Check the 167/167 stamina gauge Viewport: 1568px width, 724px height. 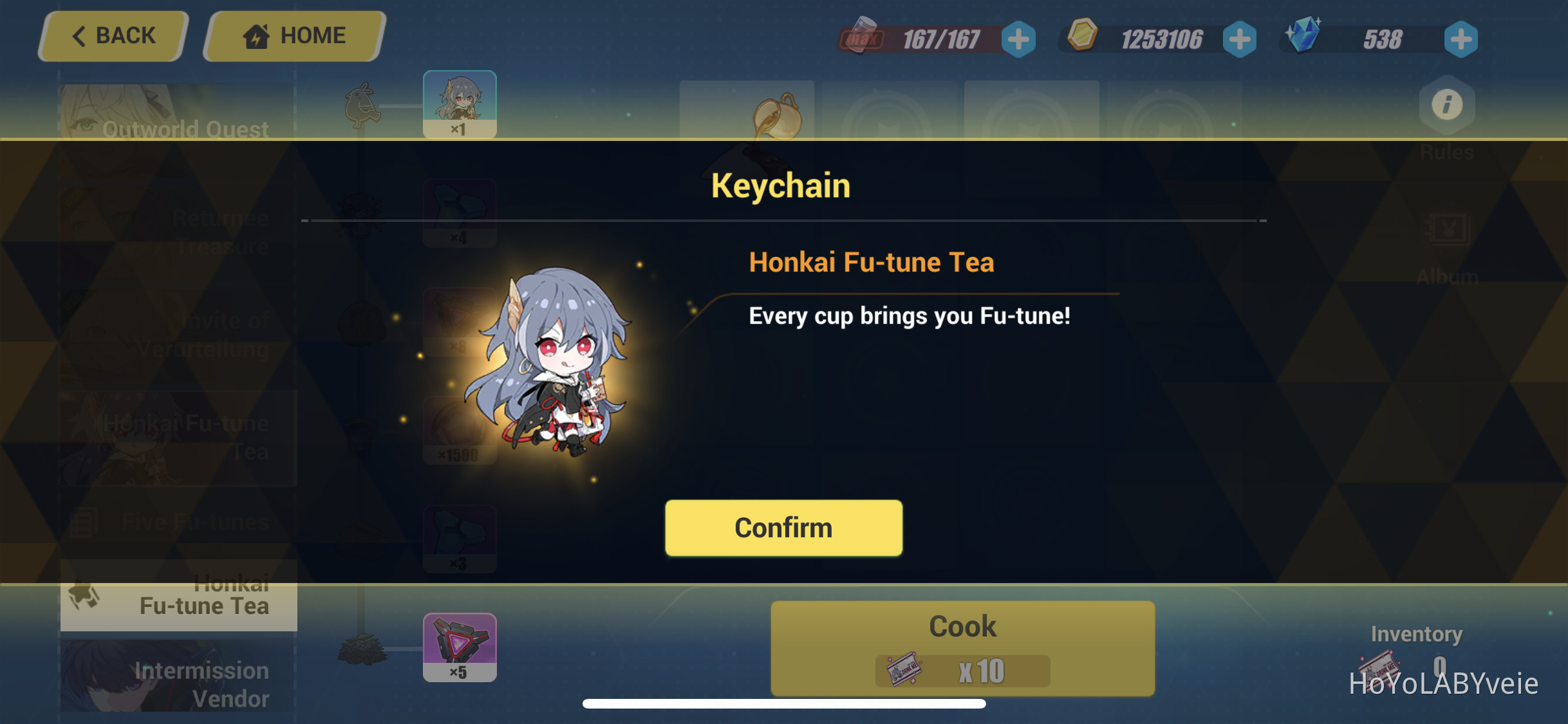pos(939,39)
